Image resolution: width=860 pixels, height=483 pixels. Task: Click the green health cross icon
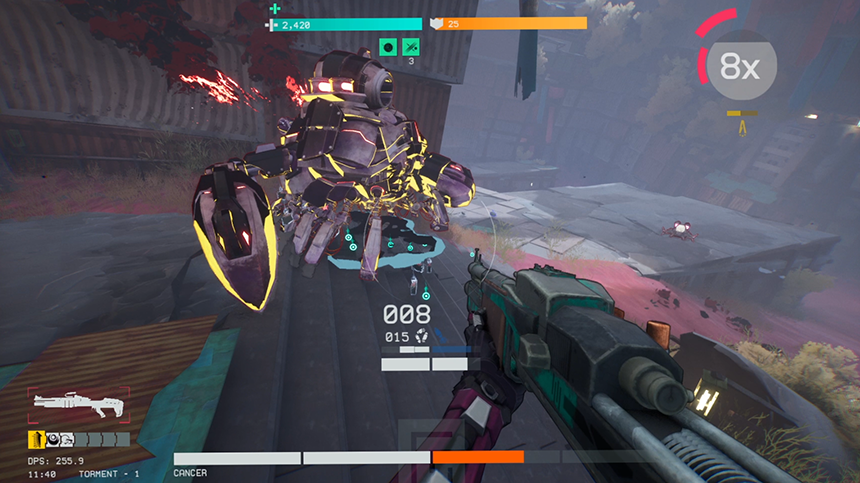click(275, 9)
